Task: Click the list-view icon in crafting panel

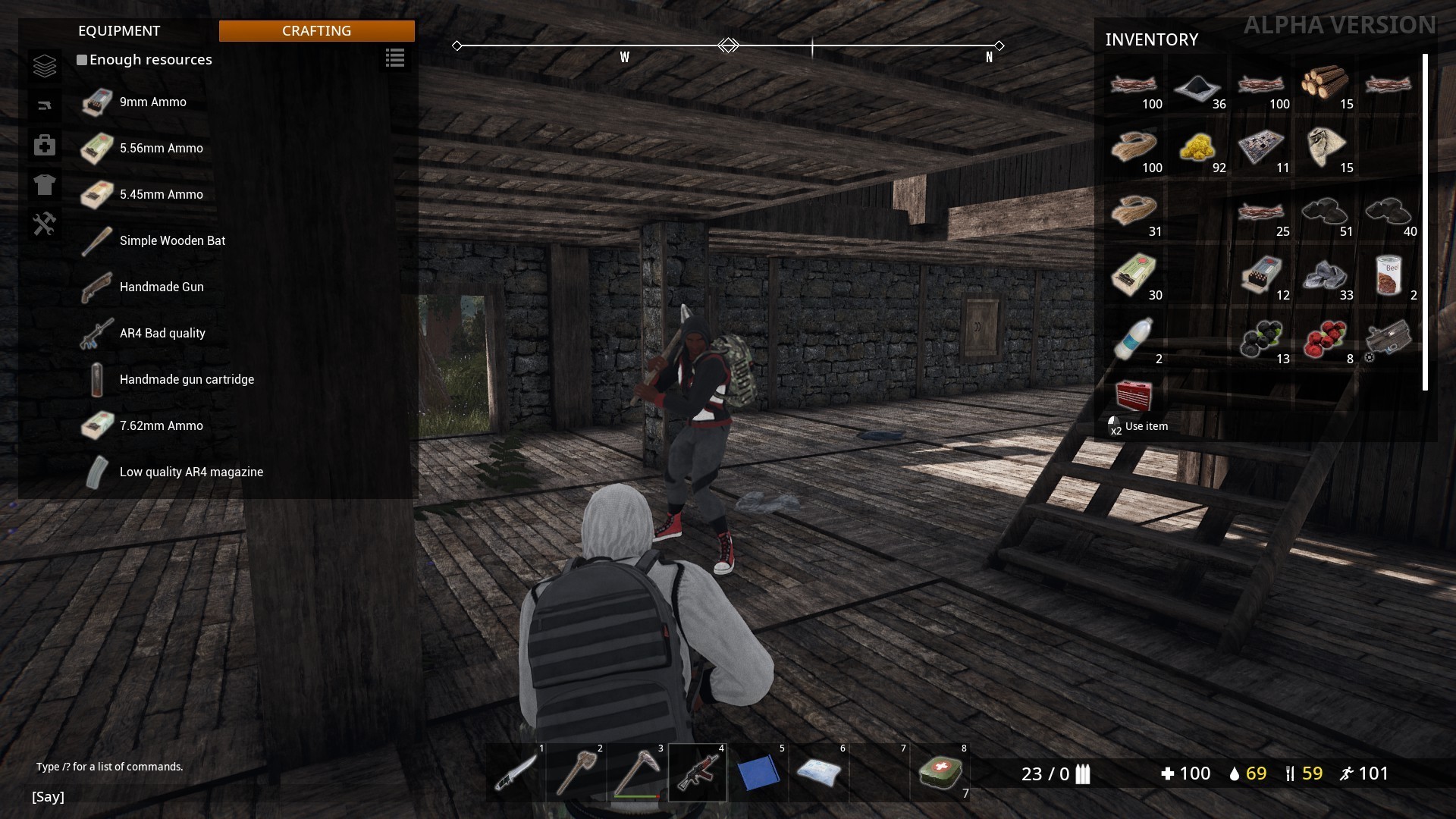Action: click(x=394, y=58)
